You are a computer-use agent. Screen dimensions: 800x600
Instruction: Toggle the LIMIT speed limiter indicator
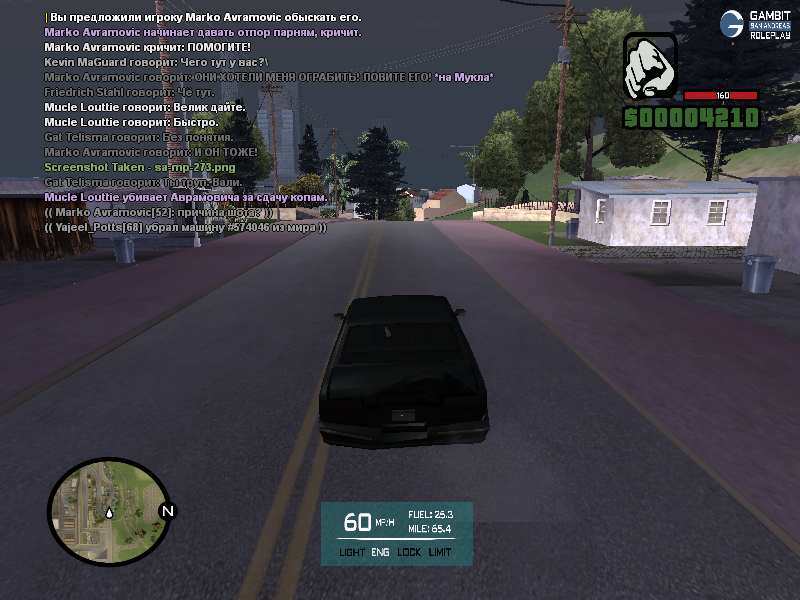pos(440,552)
